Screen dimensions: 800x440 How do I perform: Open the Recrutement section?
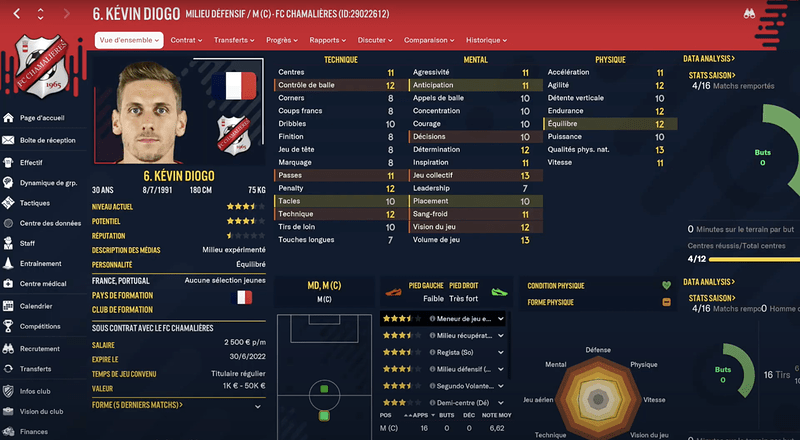(41, 348)
